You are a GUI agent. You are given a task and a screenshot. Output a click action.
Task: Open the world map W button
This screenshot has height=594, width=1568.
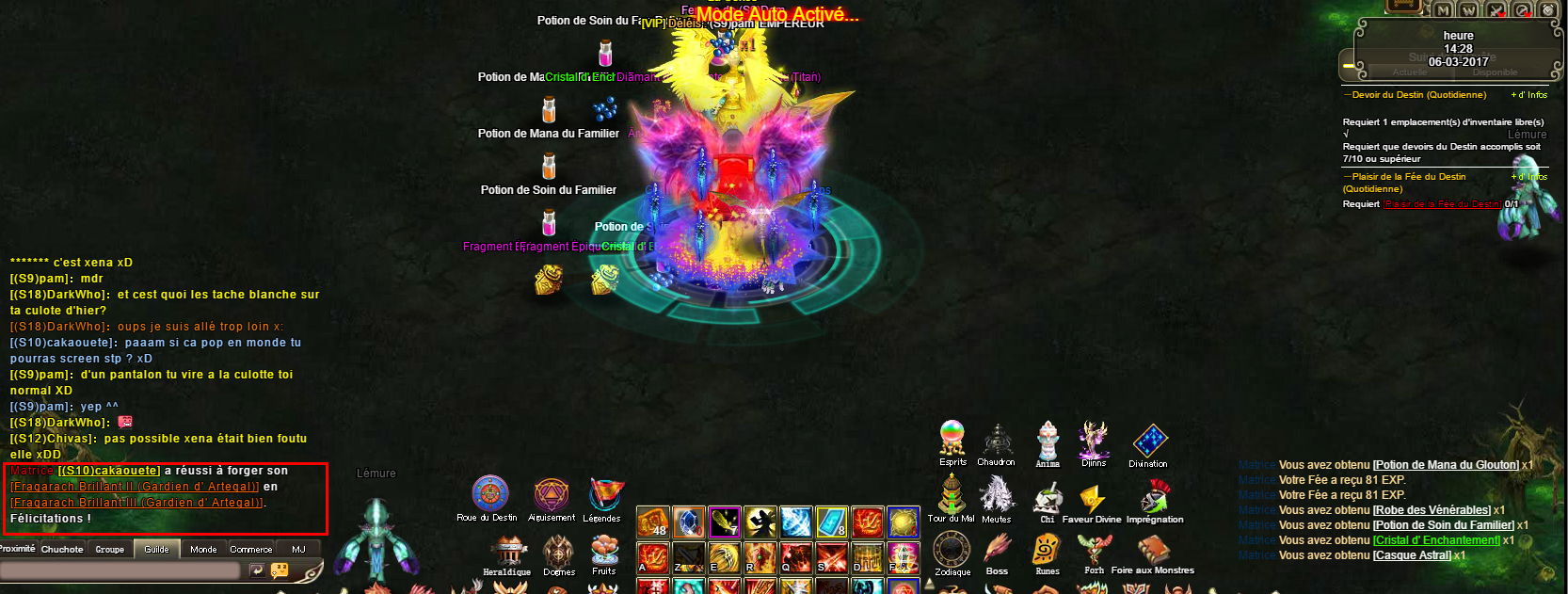(1469, 10)
